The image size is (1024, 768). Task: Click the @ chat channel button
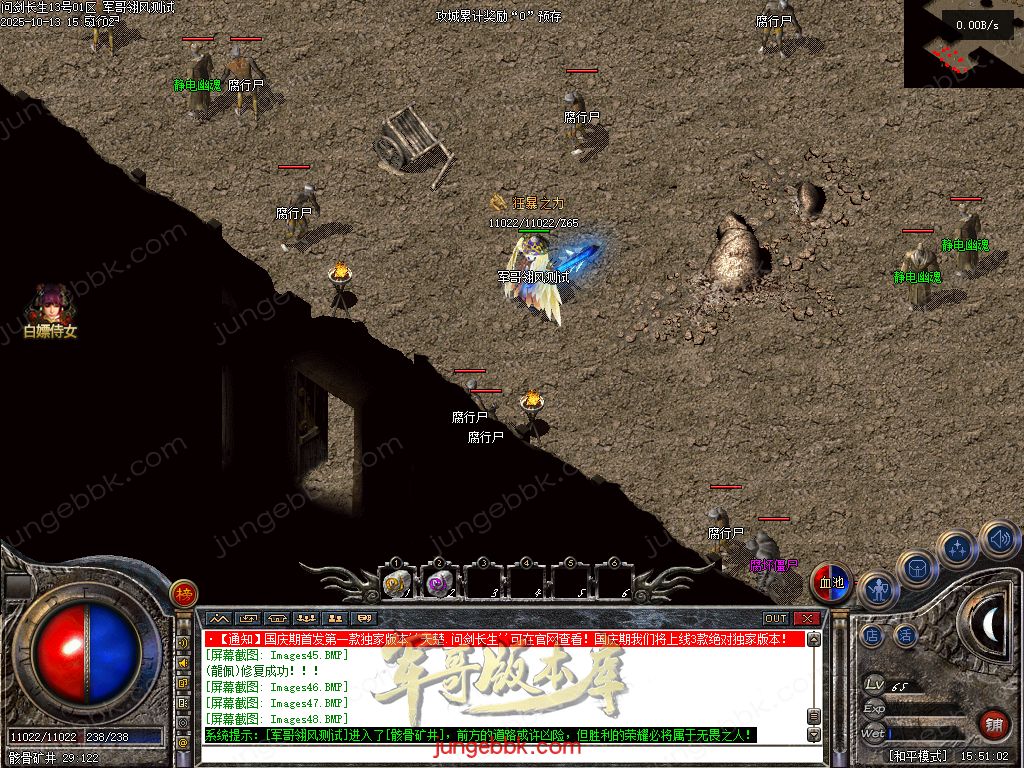pos(183,743)
